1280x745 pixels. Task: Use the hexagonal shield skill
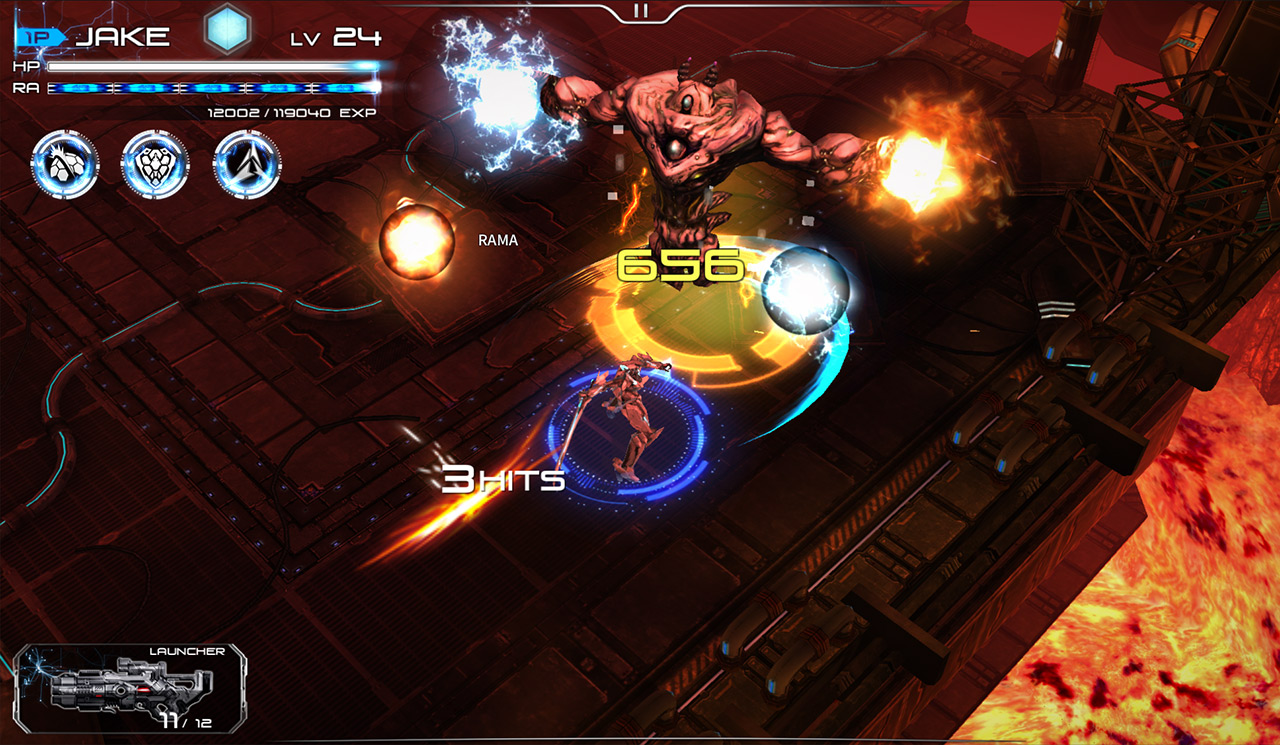(155, 164)
